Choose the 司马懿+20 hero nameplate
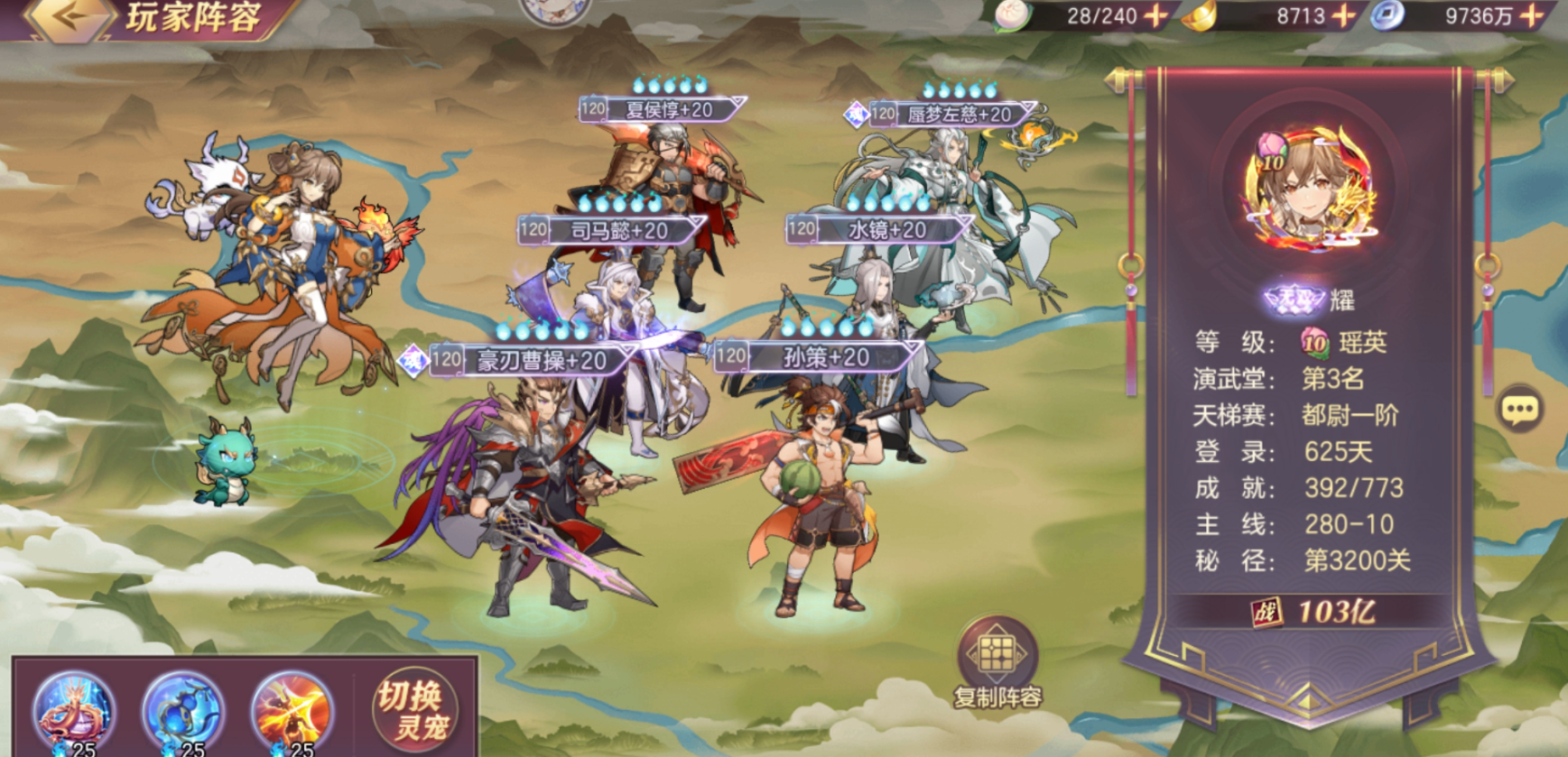 pos(617,231)
